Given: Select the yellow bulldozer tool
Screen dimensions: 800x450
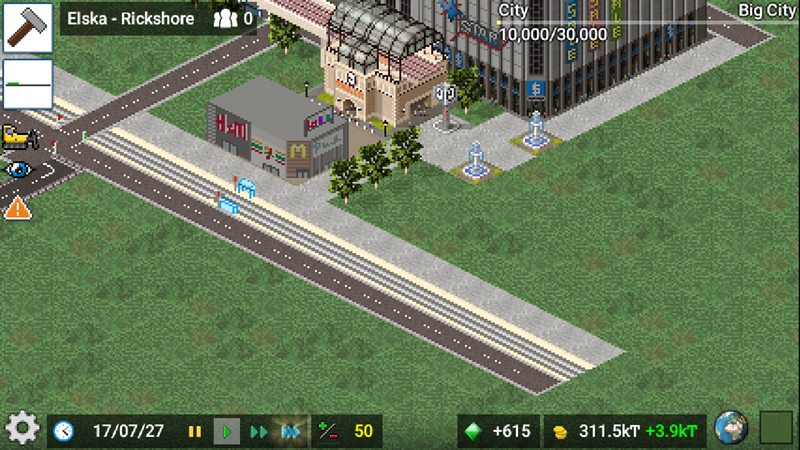Looking at the screenshot, I should tap(17, 135).
